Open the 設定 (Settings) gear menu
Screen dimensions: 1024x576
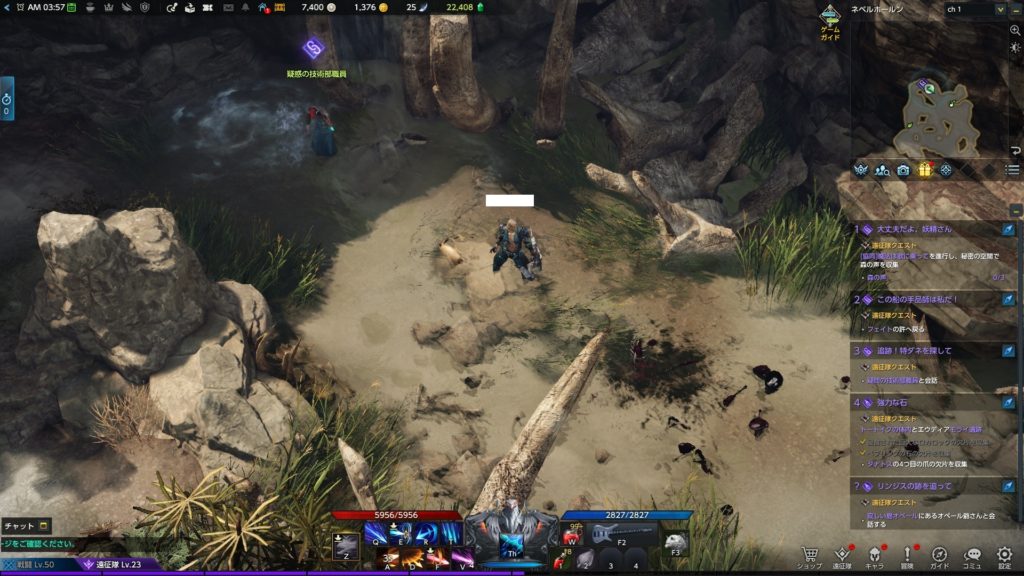pyautogui.click(x=1004, y=556)
